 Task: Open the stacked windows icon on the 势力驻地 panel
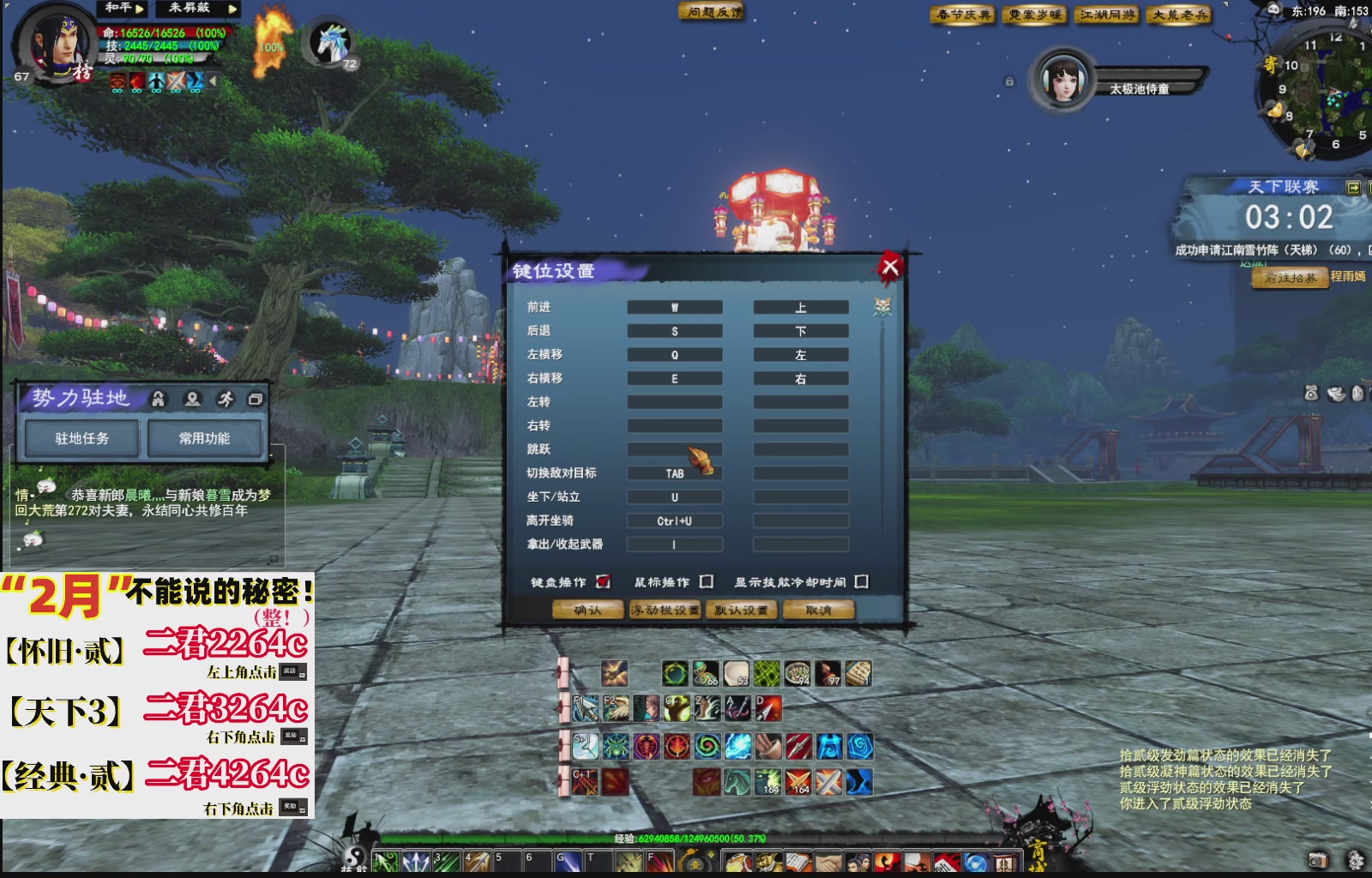point(256,398)
